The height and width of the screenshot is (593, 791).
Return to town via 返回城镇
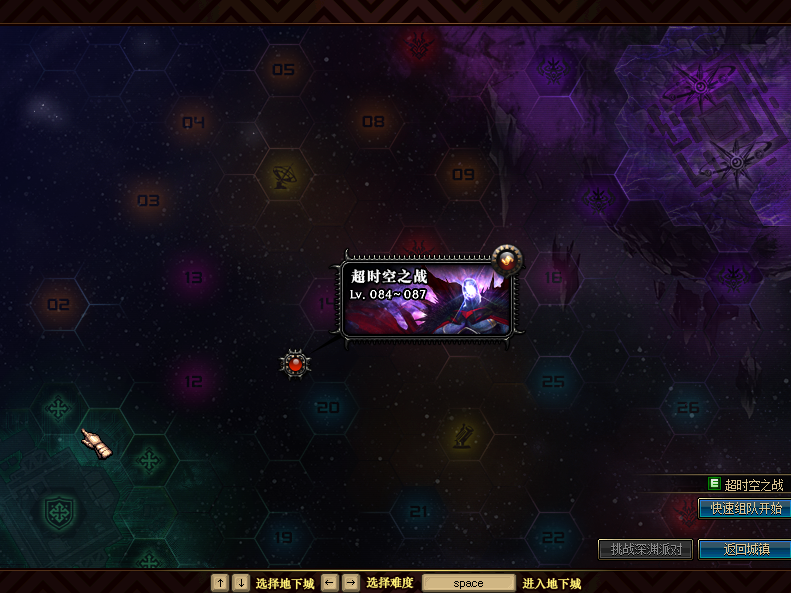[x=745, y=550]
